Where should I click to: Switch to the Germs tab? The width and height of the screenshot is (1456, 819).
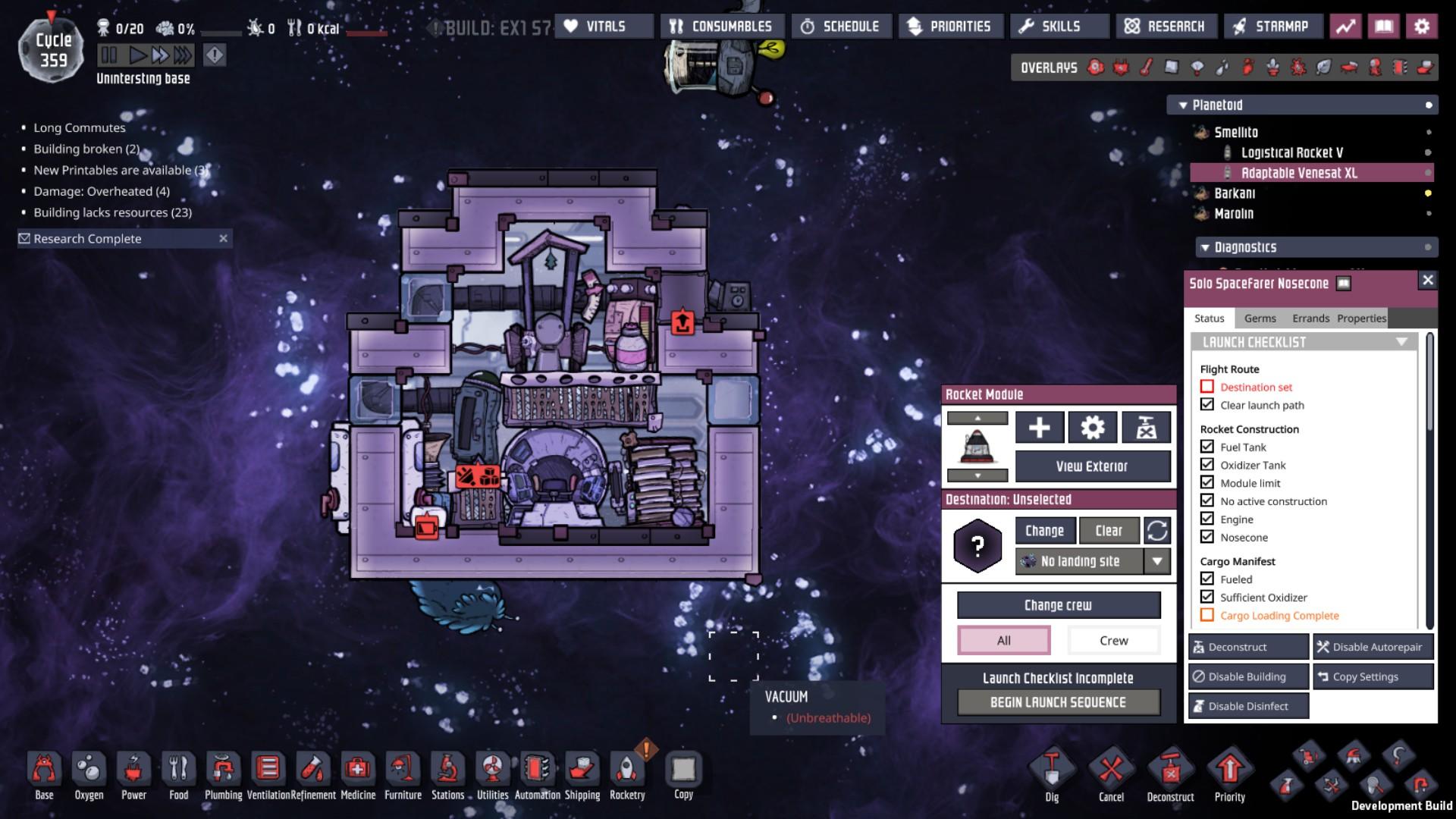(x=1260, y=318)
